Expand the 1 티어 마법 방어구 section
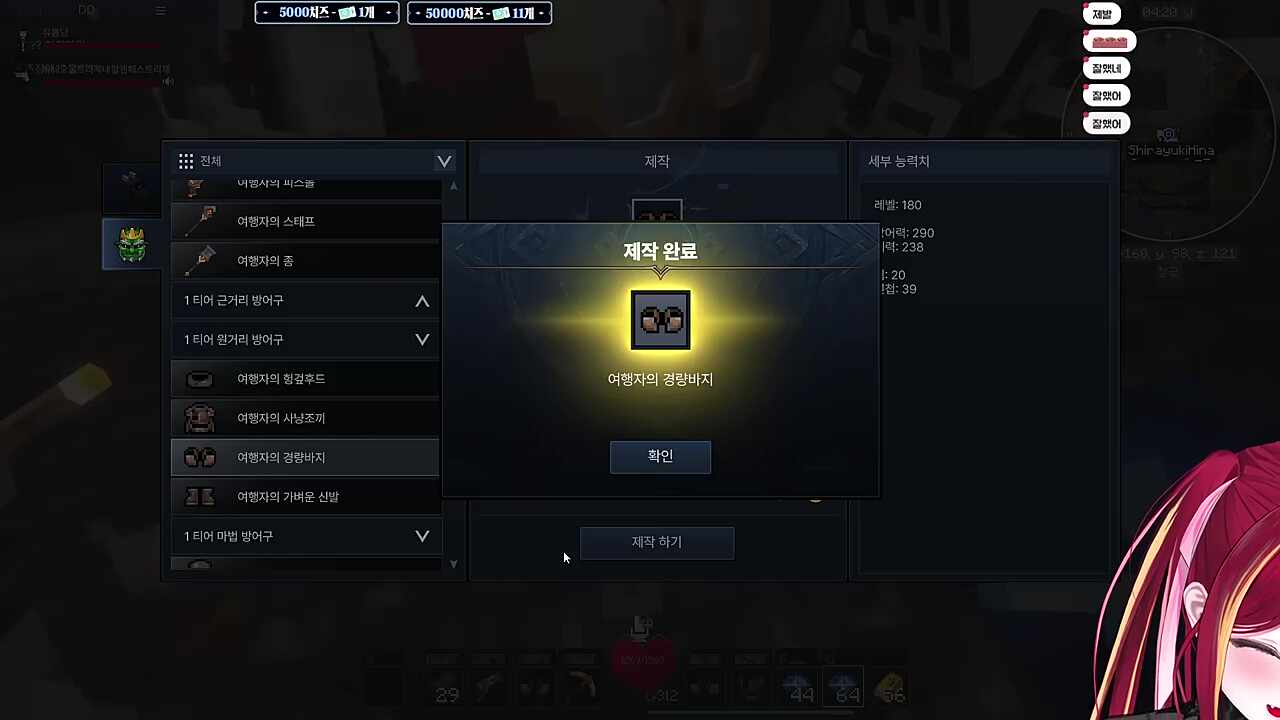Image resolution: width=1280 pixels, height=720 pixels. point(422,536)
